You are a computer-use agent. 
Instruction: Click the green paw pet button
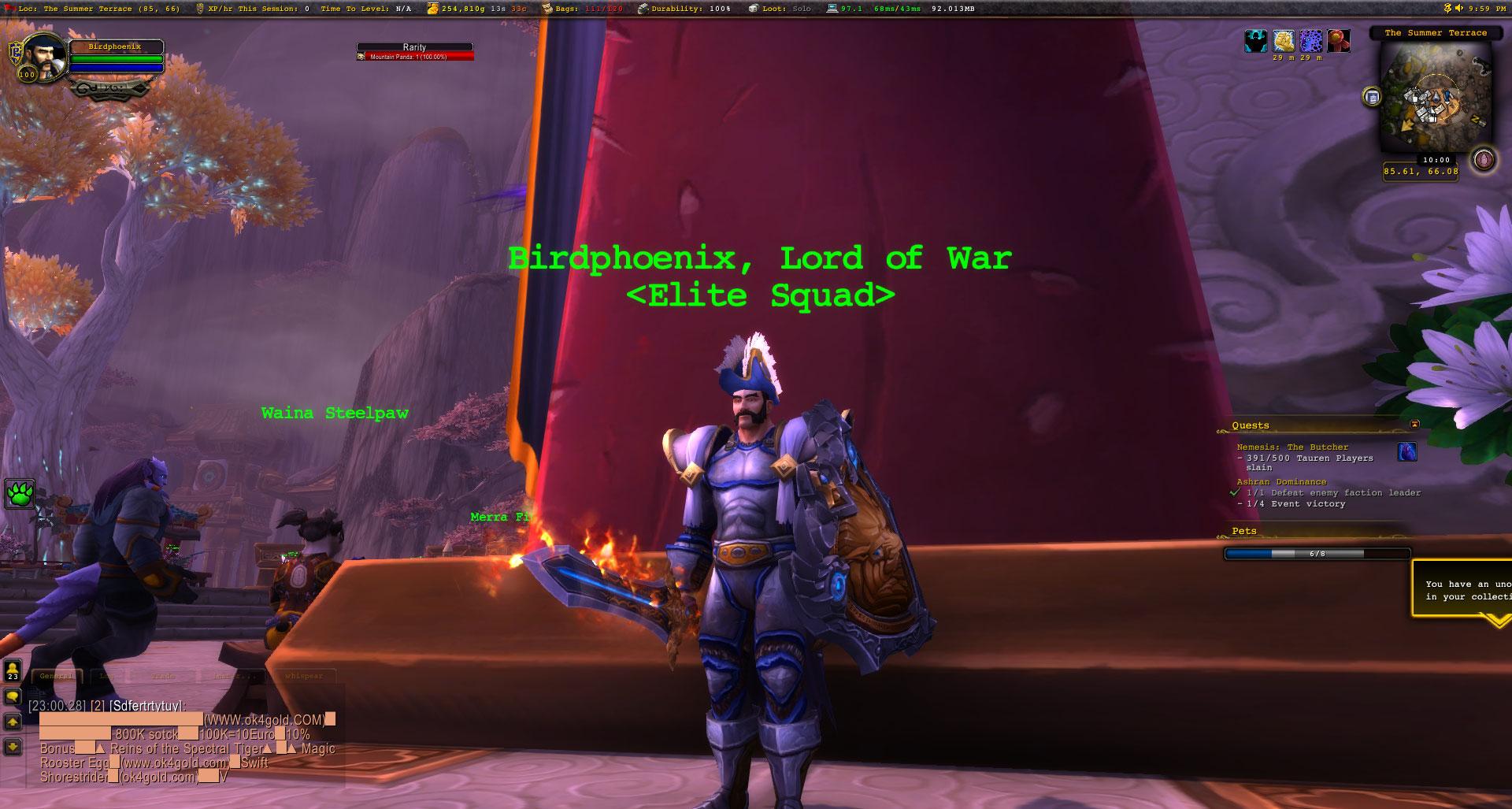click(x=19, y=495)
